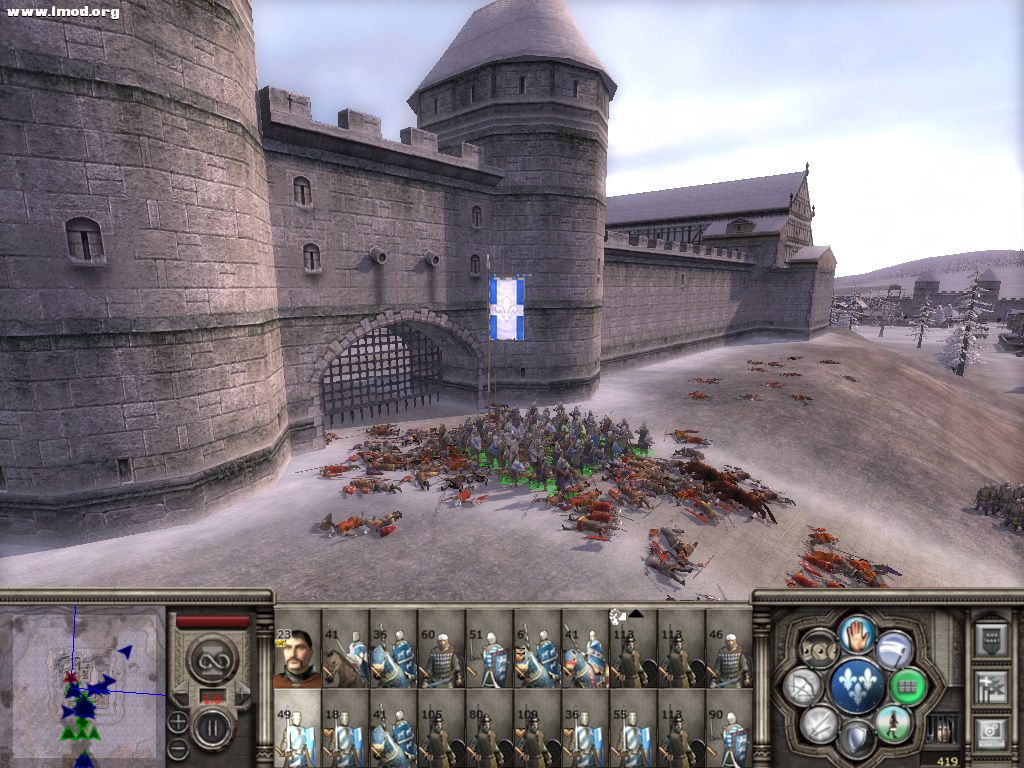Pause the battle
The width and height of the screenshot is (1024, 768).
pyautogui.click(x=212, y=726)
